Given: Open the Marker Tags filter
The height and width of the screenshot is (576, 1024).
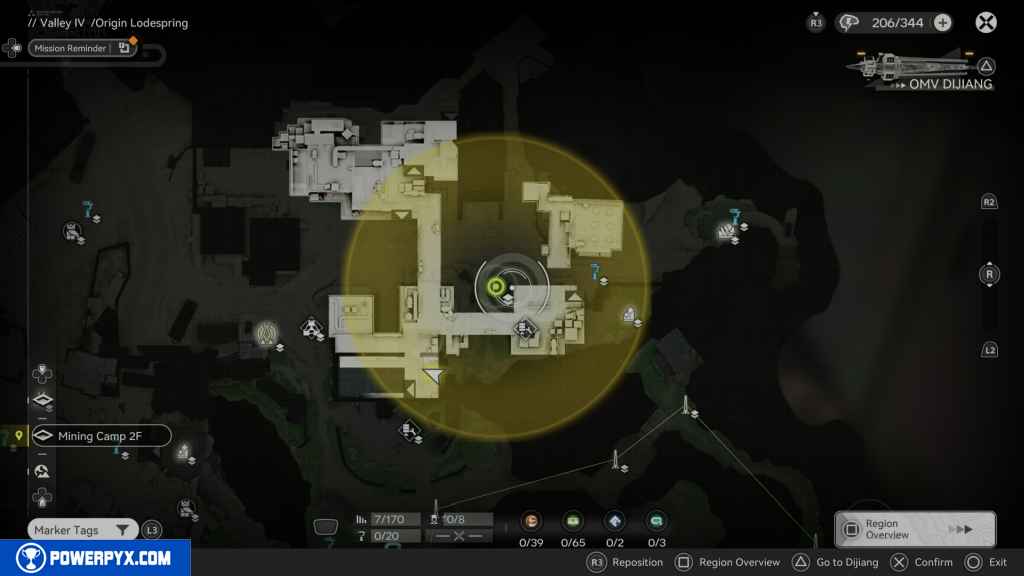Looking at the screenshot, I should pyautogui.click(x=82, y=530).
